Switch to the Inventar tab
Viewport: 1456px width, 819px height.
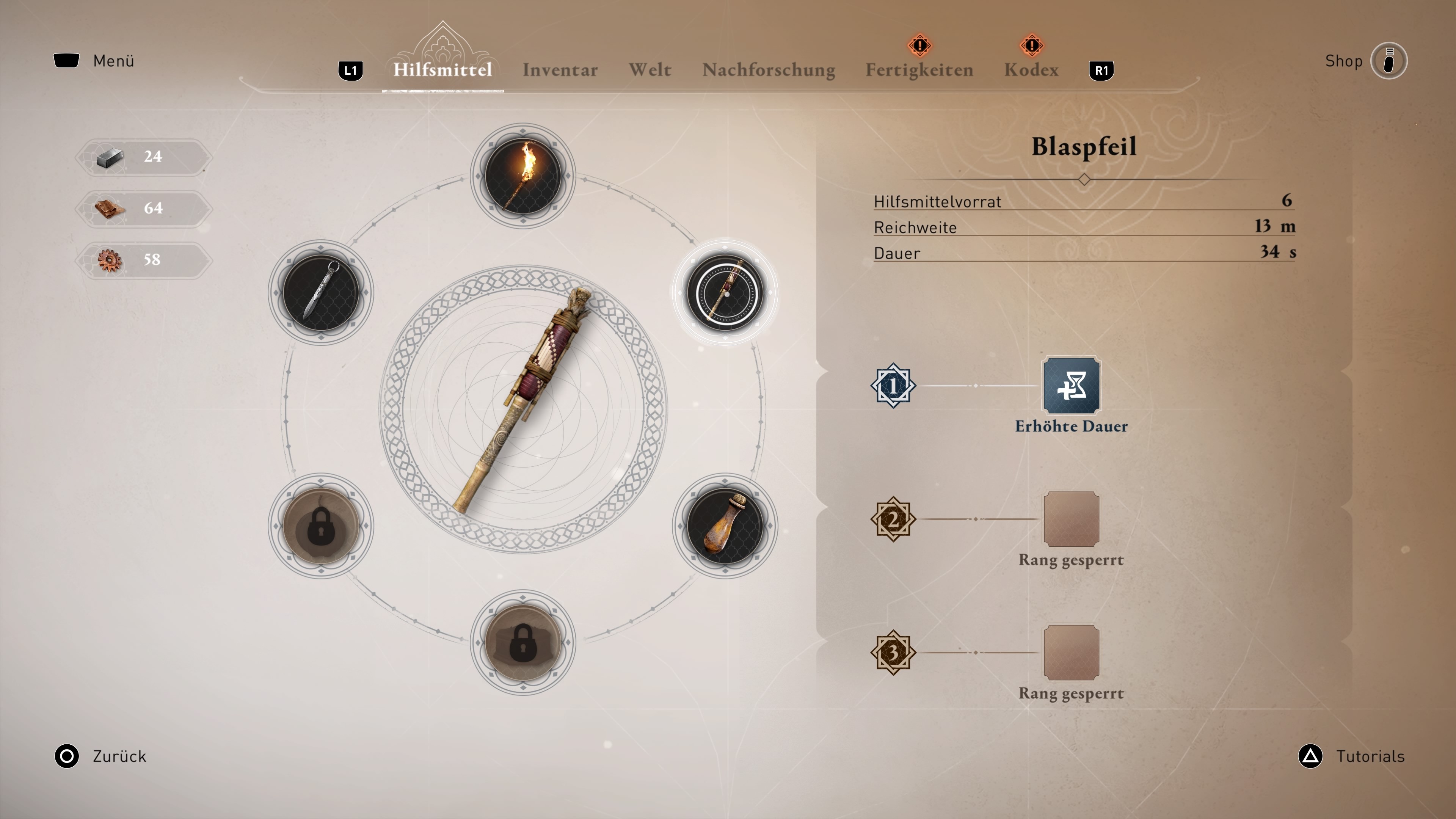click(560, 70)
